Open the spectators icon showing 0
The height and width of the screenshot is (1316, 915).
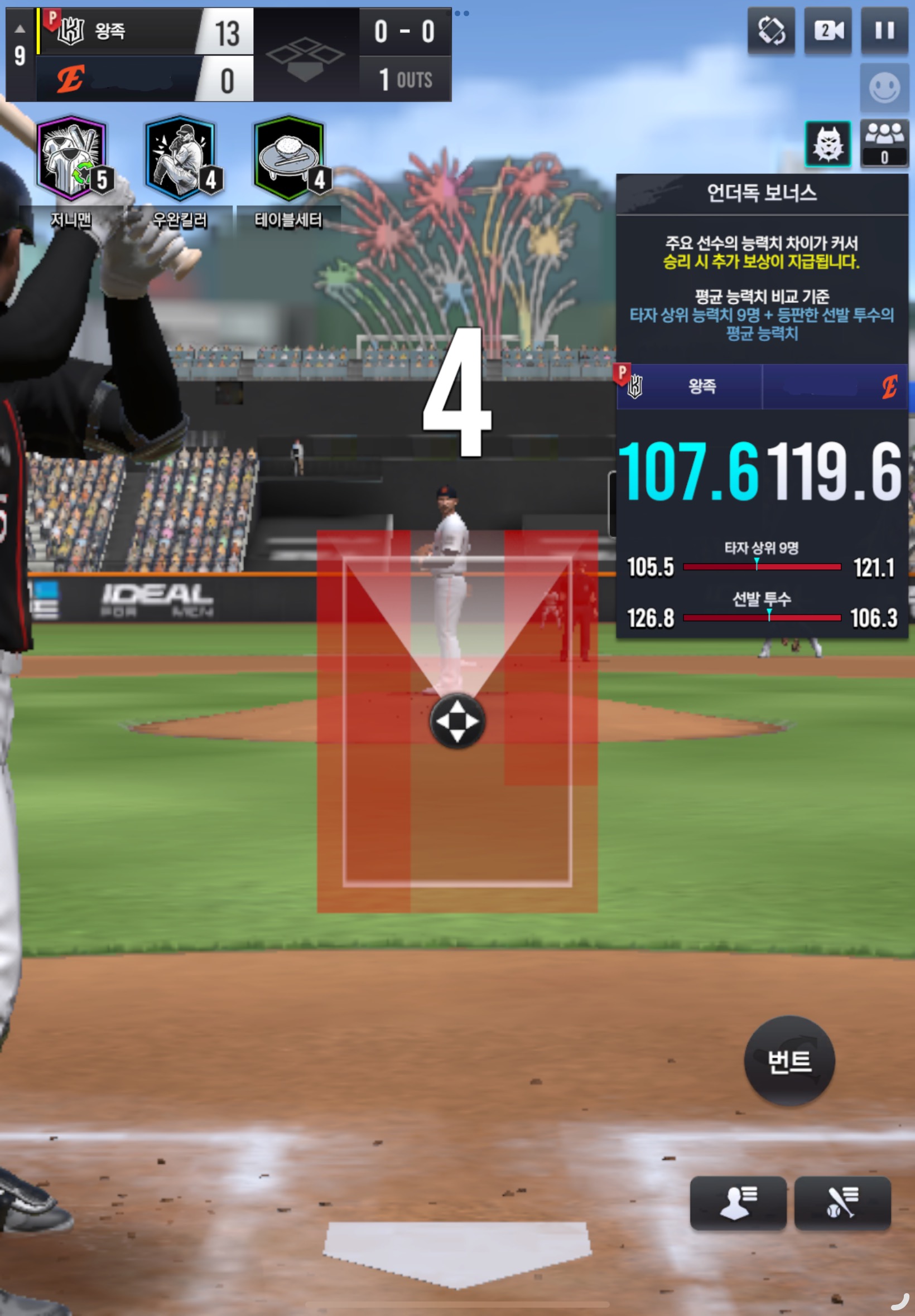click(884, 144)
